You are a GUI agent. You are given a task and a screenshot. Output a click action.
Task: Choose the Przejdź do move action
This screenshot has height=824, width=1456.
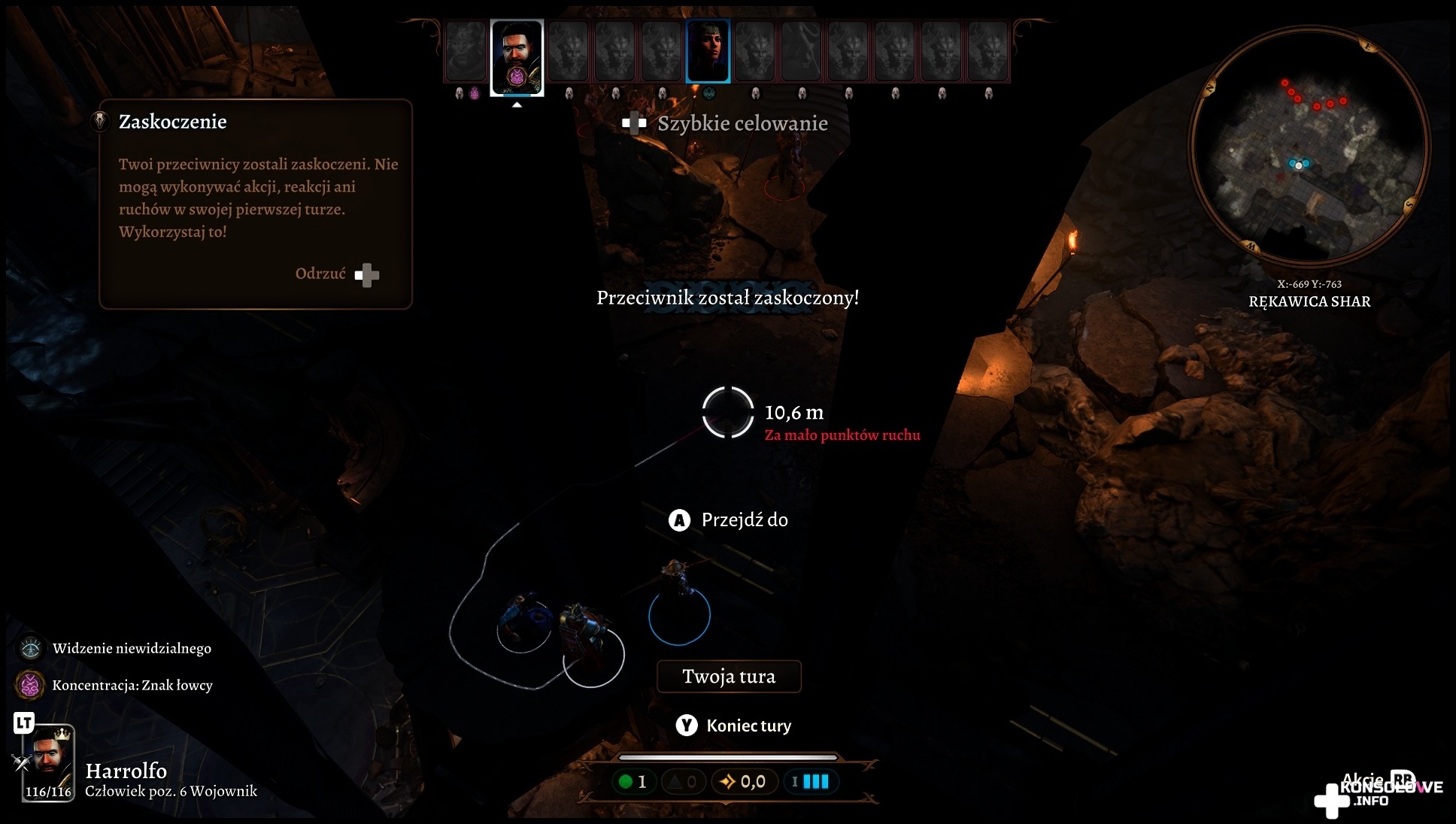coord(729,520)
